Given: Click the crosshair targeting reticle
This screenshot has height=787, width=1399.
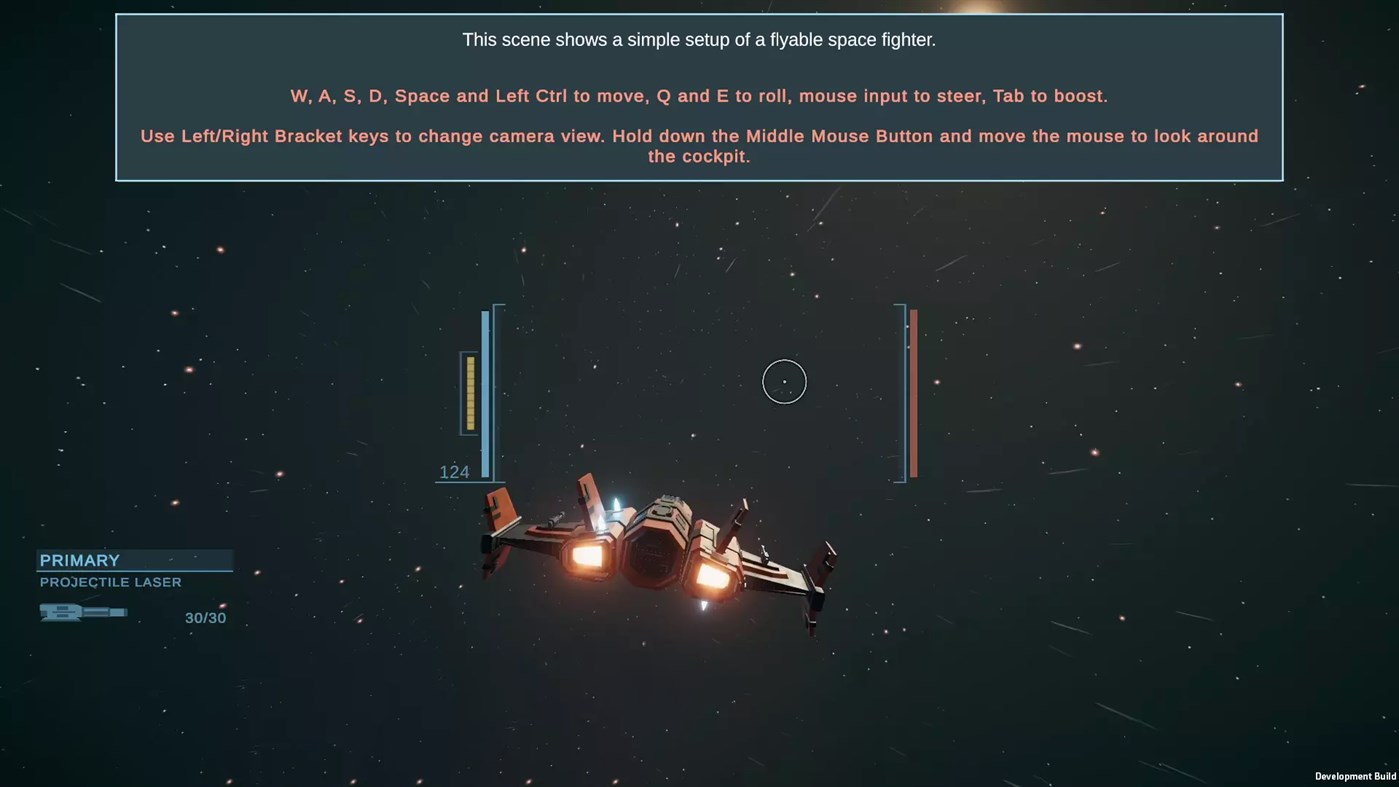Looking at the screenshot, I should point(784,381).
